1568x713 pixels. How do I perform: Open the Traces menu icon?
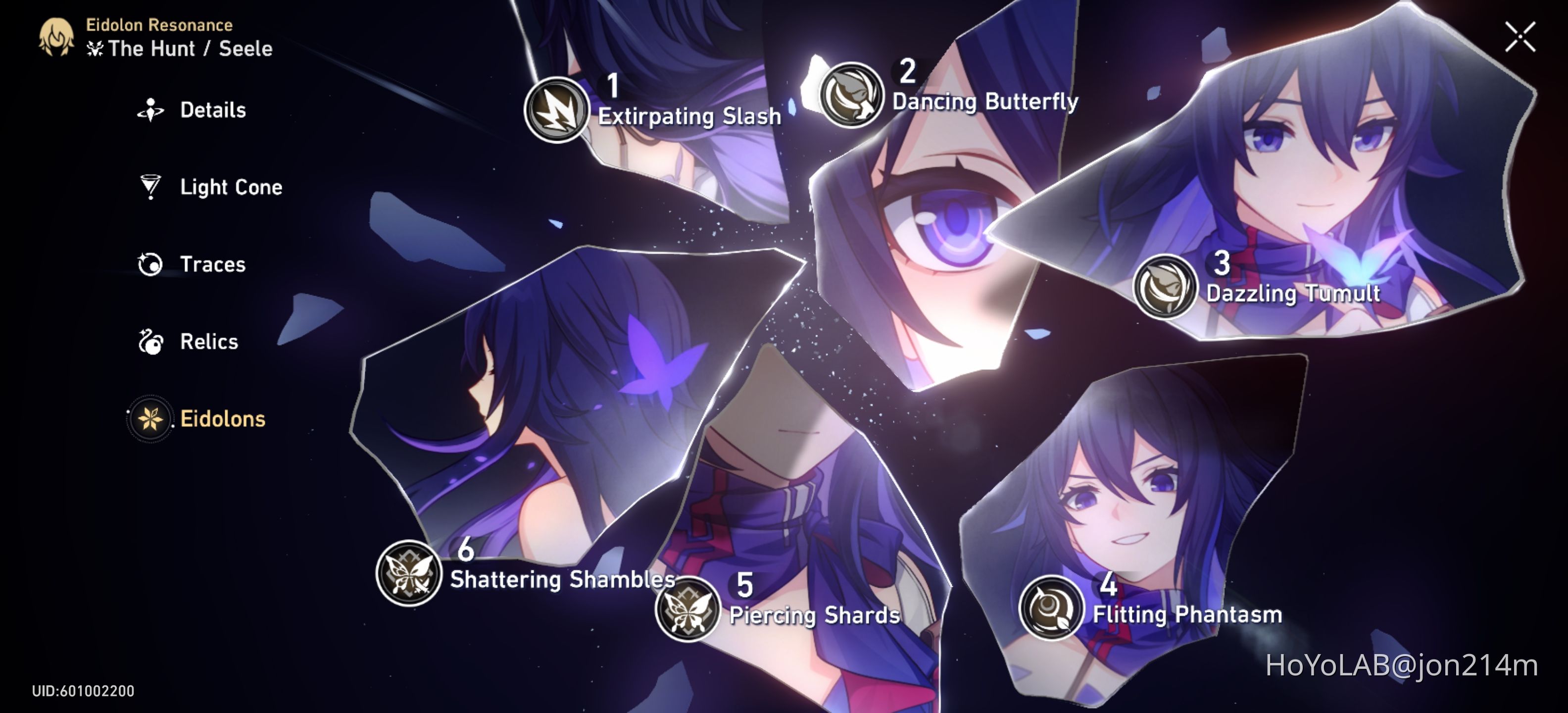pyautogui.click(x=152, y=263)
